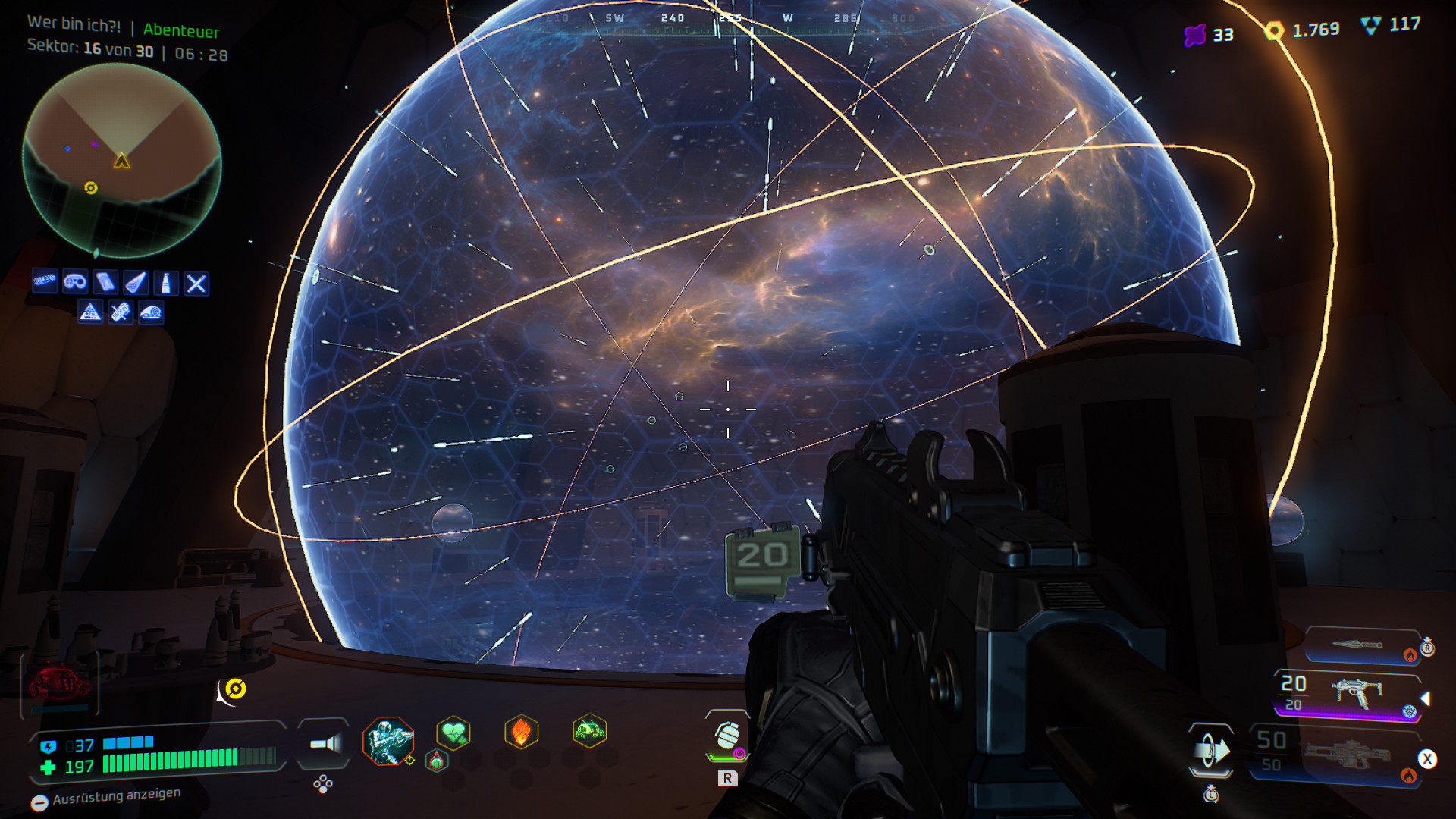Activate the green heart healing perk
The height and width of the screenshot is (819, 1456).
453,733
